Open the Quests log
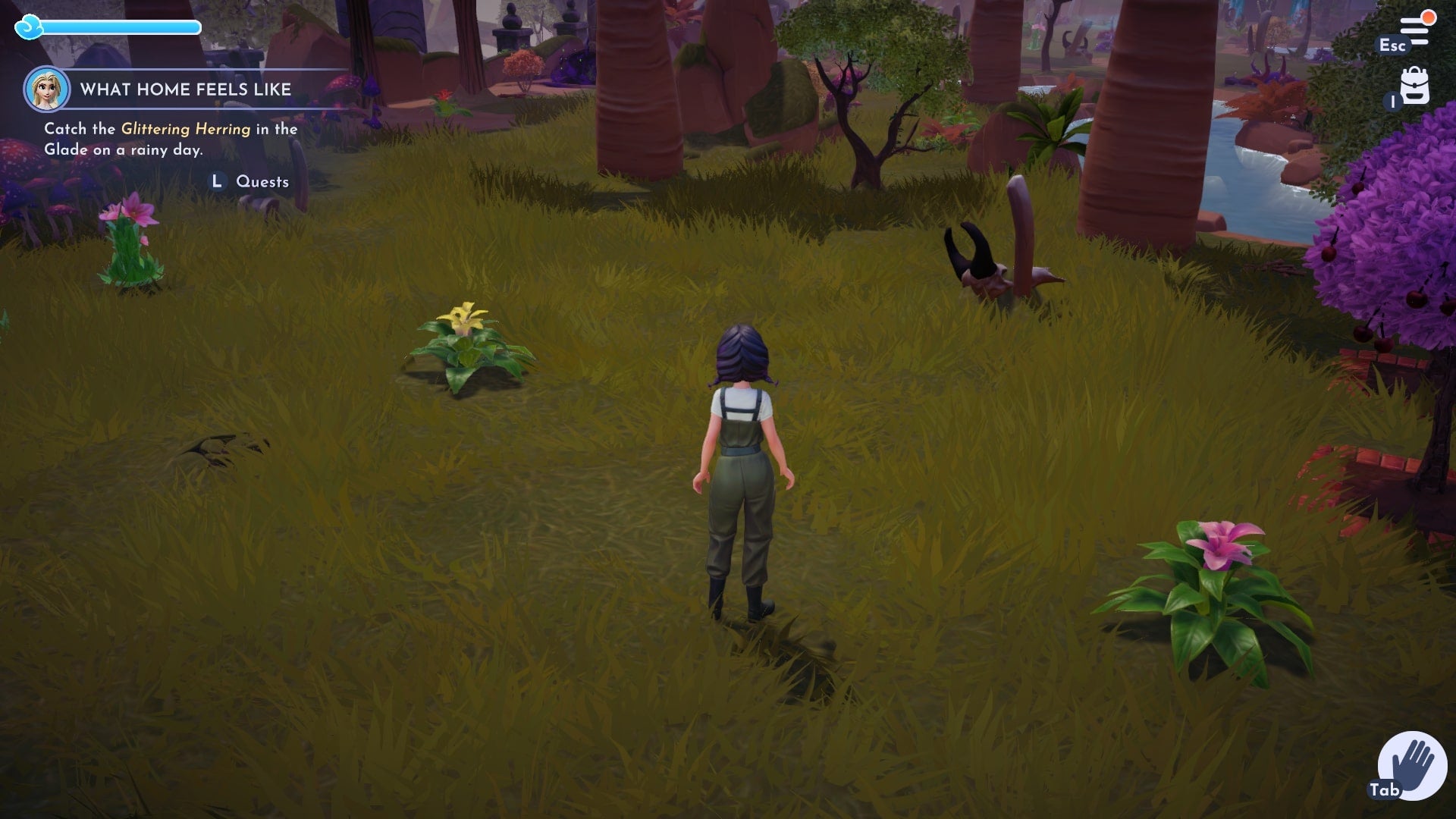The width and height of the screenshot is (1456, 819). [x=261, y=182]
